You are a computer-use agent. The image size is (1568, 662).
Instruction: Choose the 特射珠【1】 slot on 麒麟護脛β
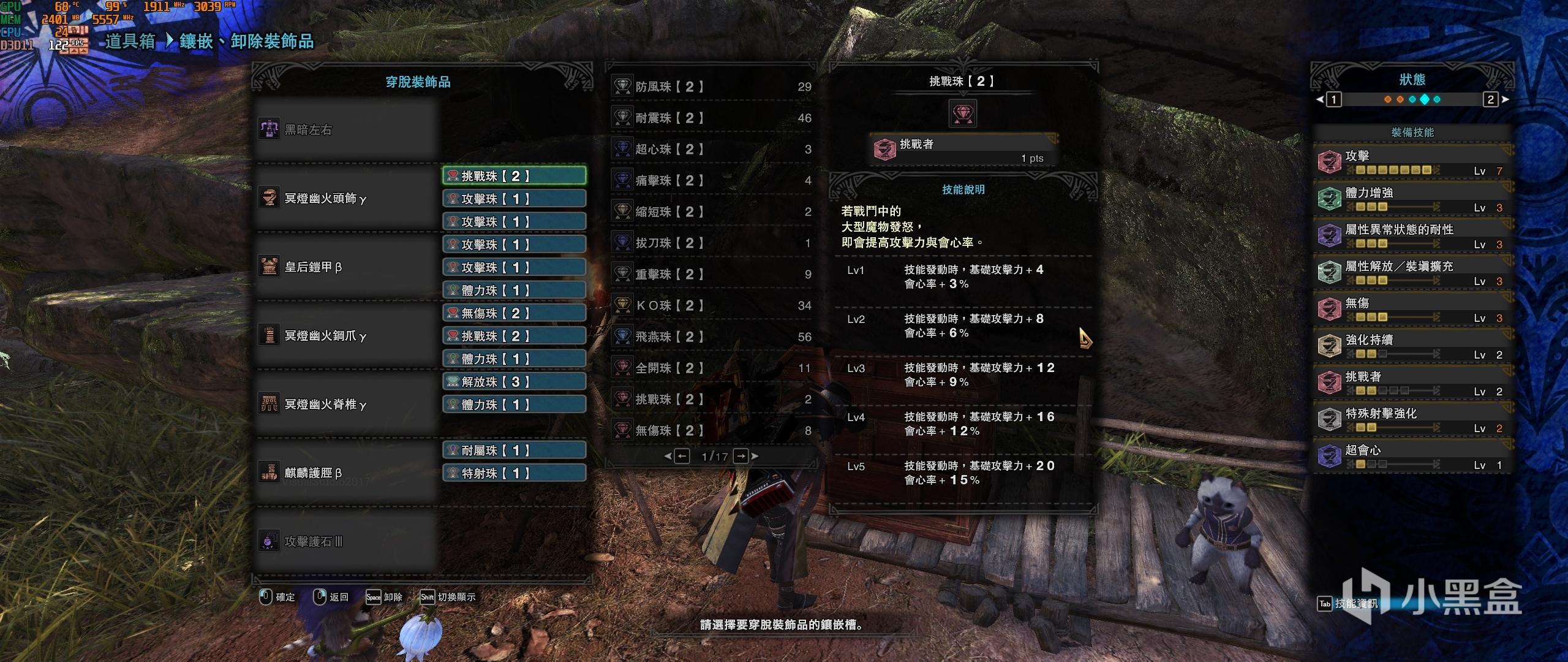(x=514, y=473)
